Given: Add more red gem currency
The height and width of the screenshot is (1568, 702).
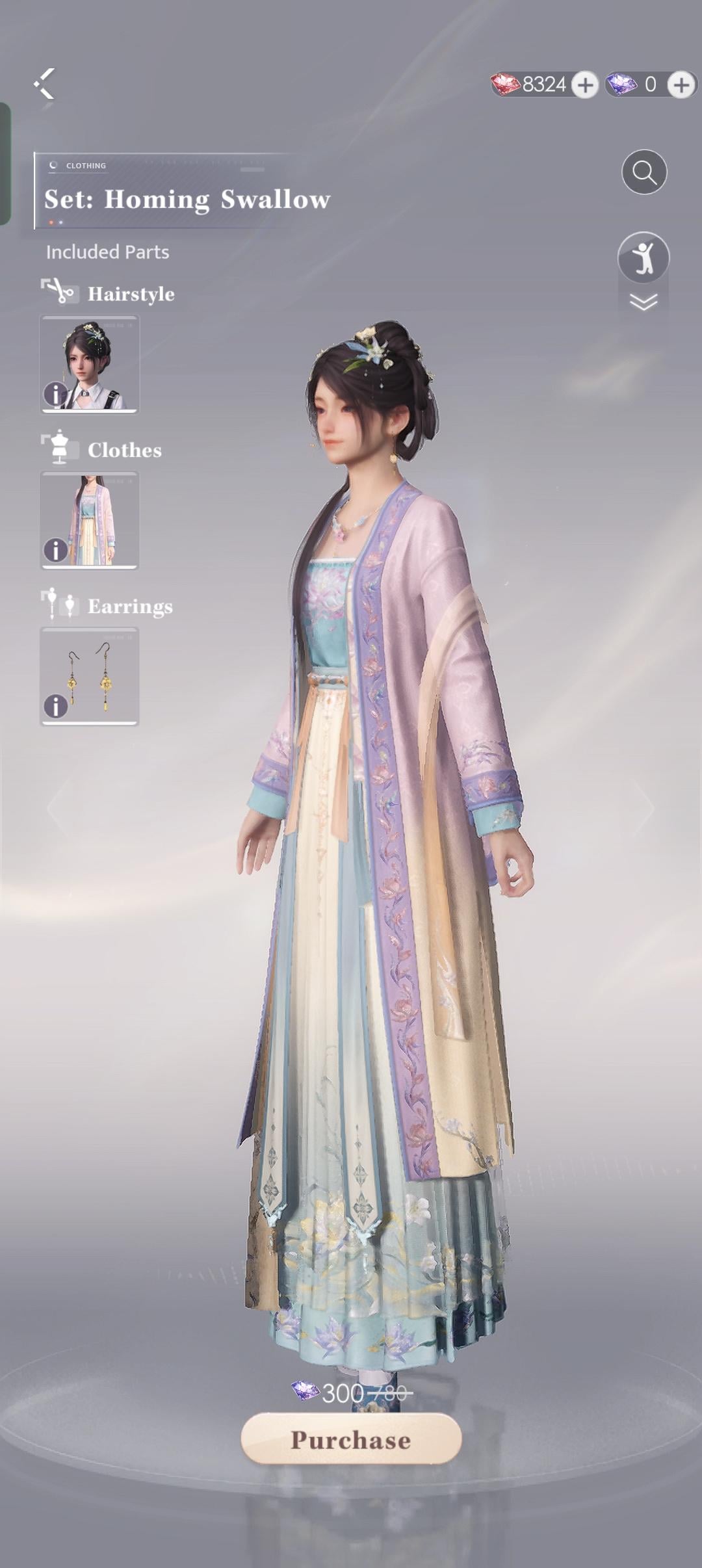Looking at the screenshot, I should [585, 85].
